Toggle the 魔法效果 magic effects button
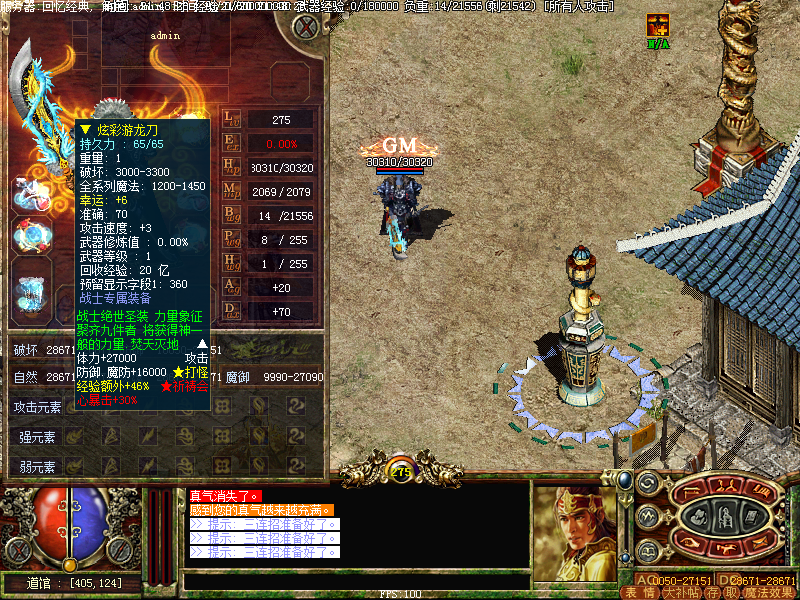The image size is (800, 600). pyautogui.click(x=769, y=592)
